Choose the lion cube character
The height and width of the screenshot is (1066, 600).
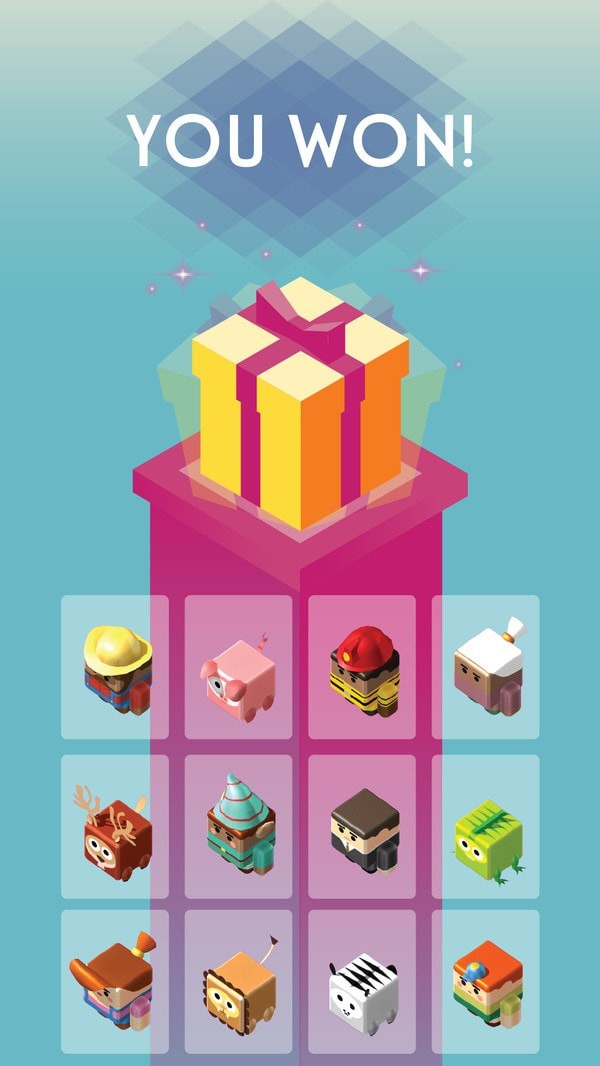click(x=238, y=981)
